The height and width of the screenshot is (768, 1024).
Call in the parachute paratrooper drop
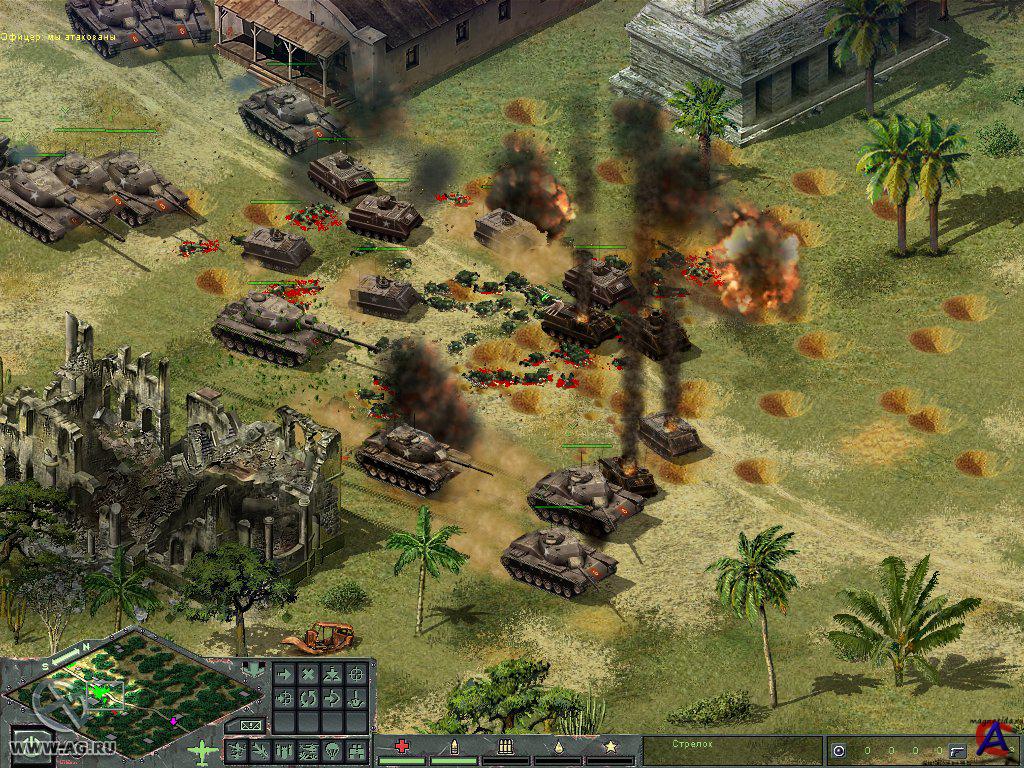click(332, 751)
